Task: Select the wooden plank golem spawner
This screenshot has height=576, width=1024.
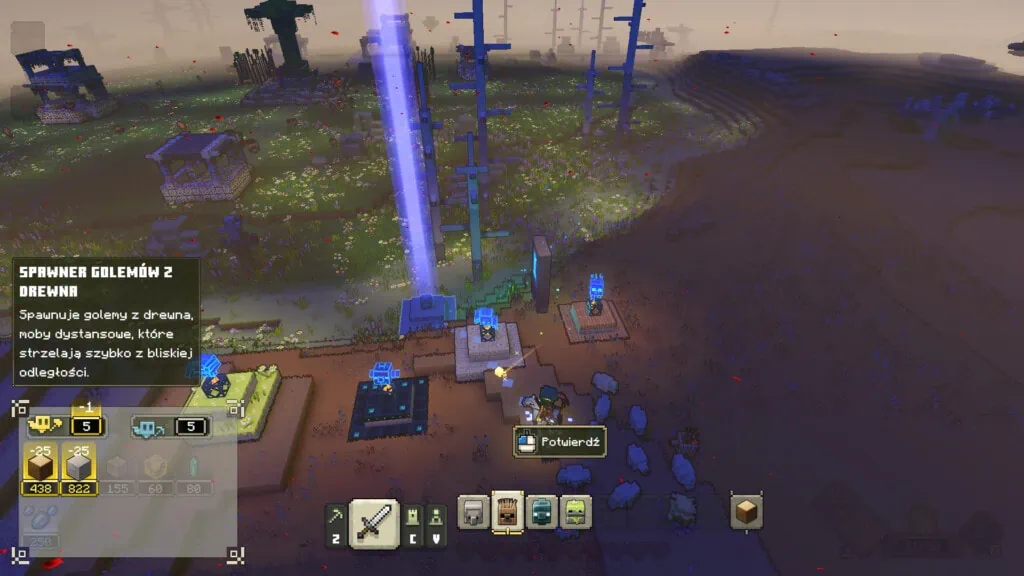Action: [x=508, y=511]
